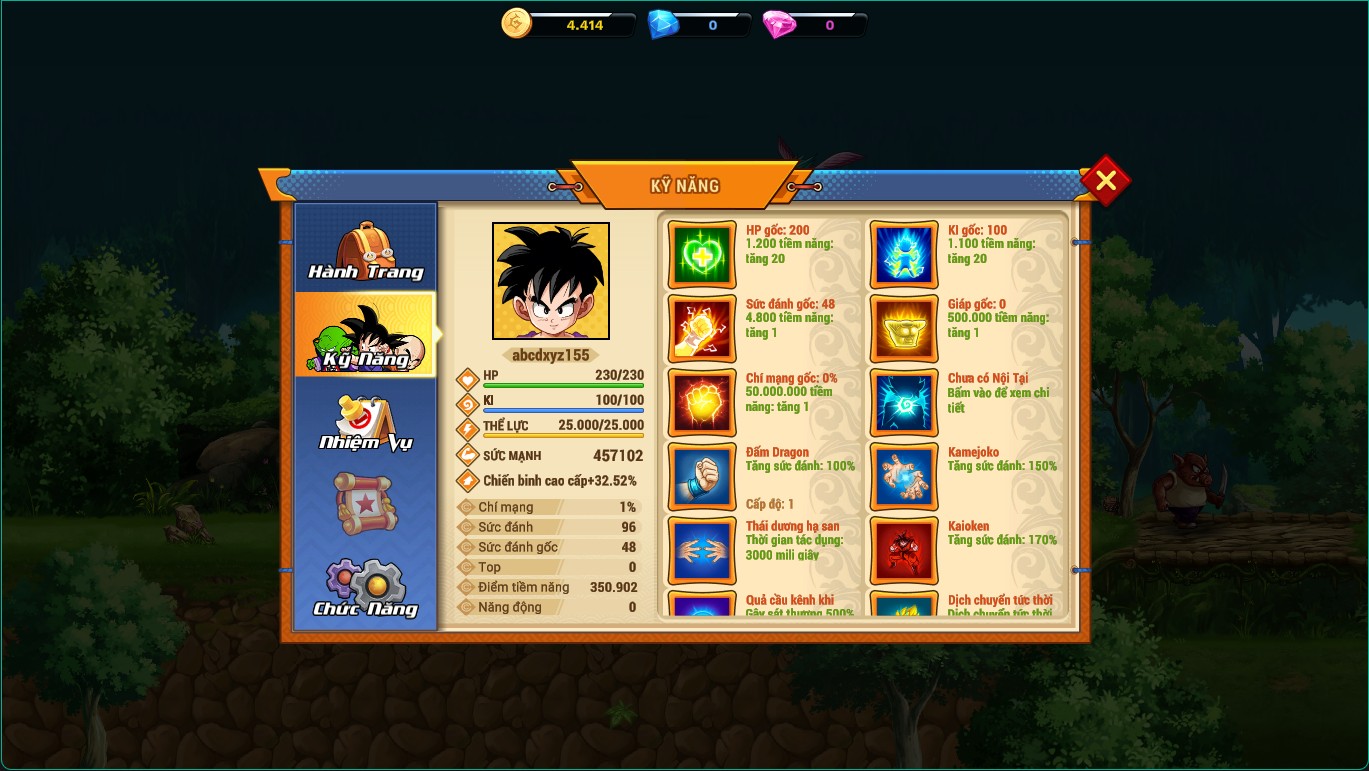Choose the Thái dương hạ san skill

point(702,551)
